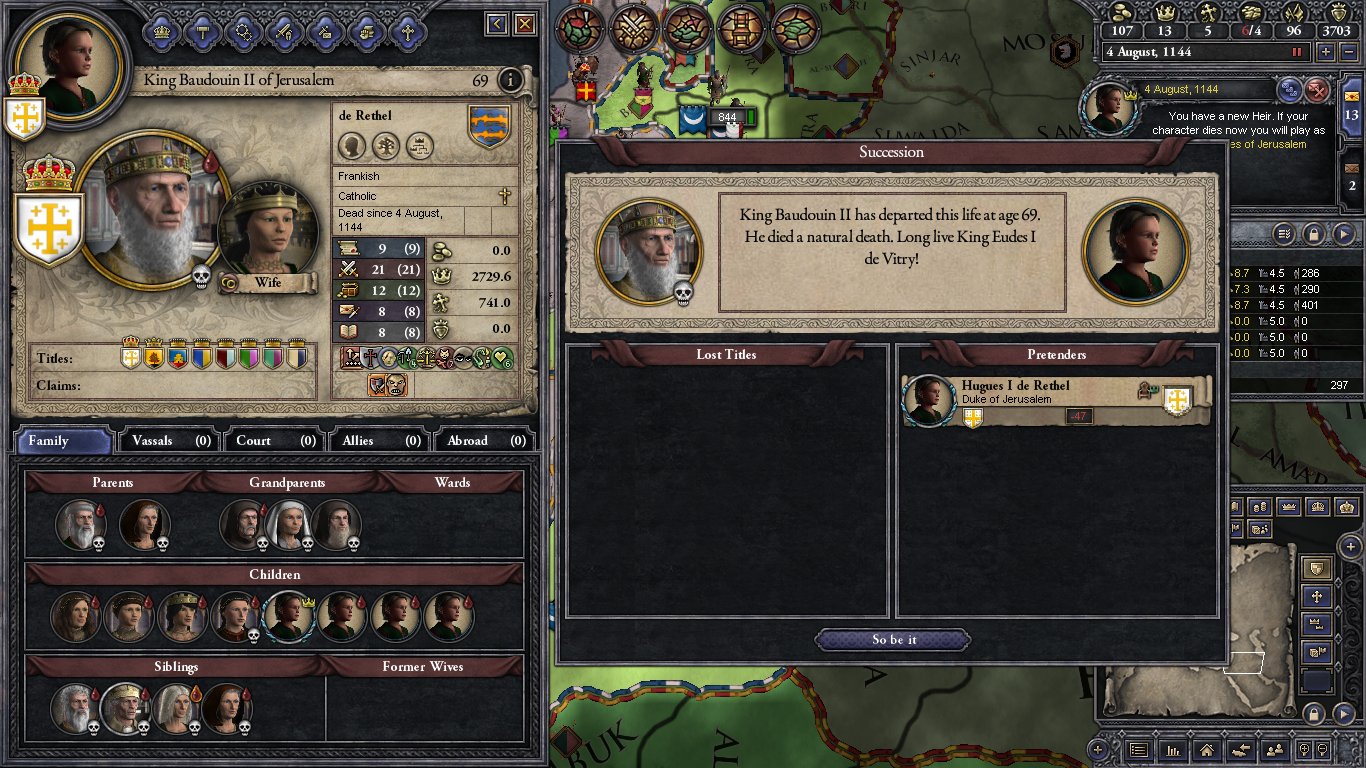Close the character panel

click(x=525, y=24)
